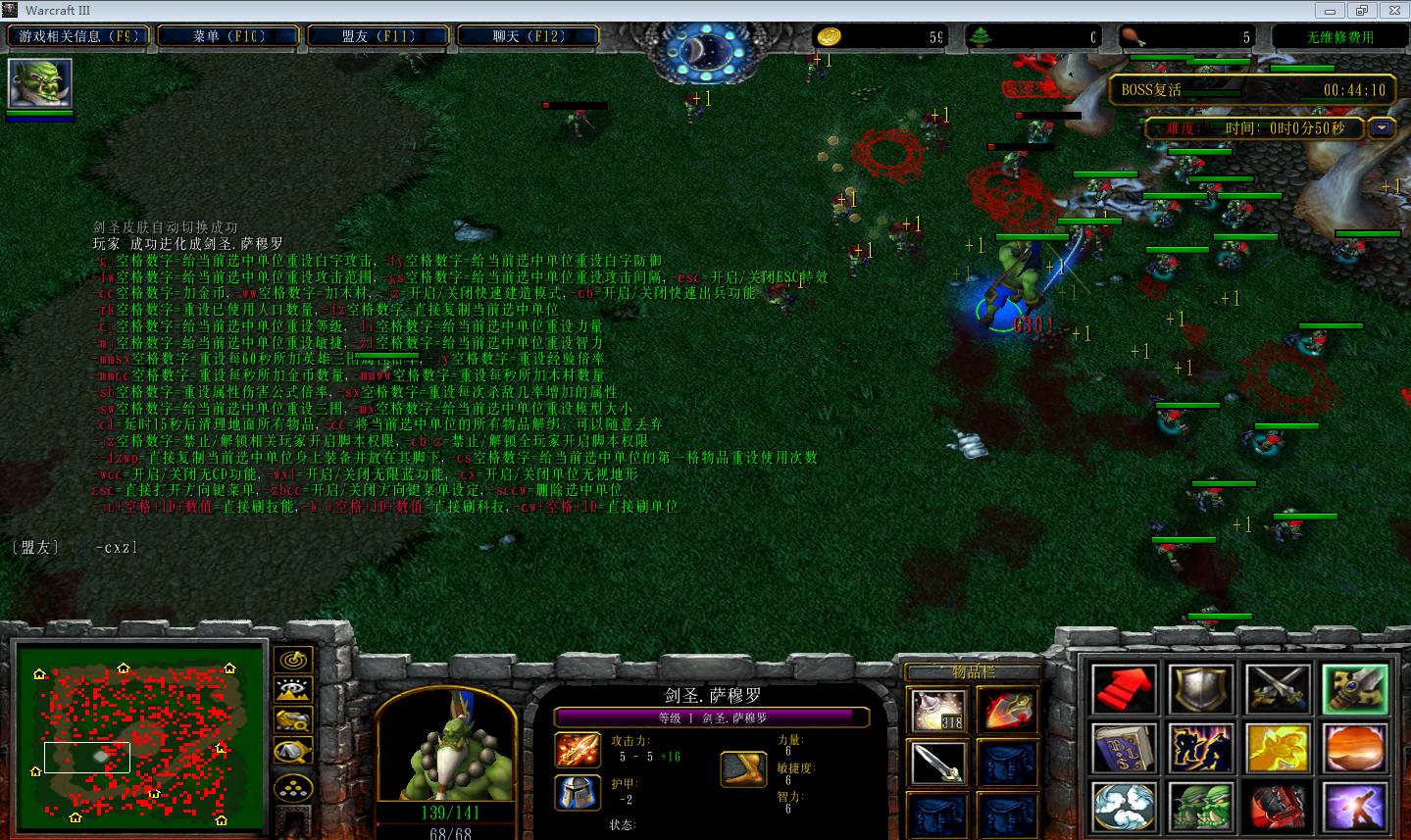Viewport: 1411px width, 840px height.
Task: Close the Warcraft III window
Action: pos(1392,11)
